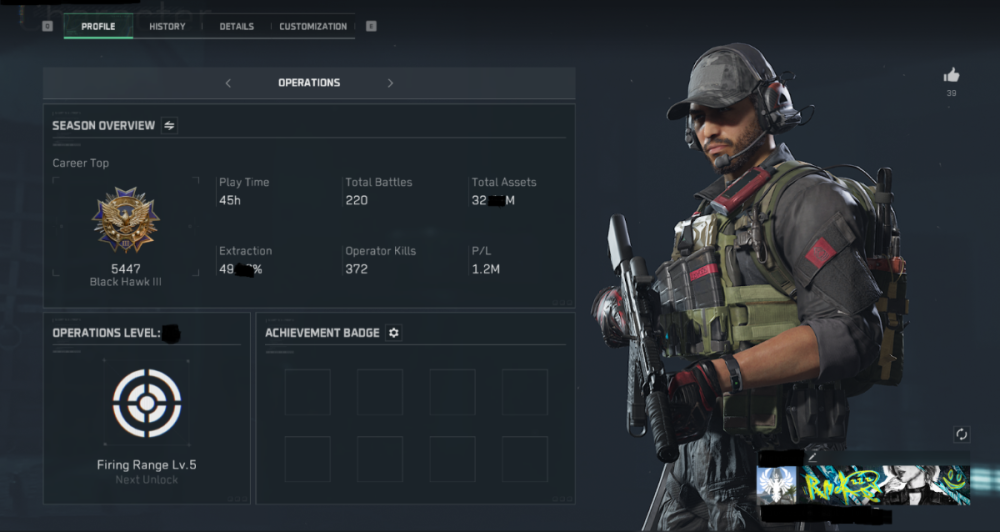Open the graffiti player name card banner
1000x532 pixels.
[885, 484]
